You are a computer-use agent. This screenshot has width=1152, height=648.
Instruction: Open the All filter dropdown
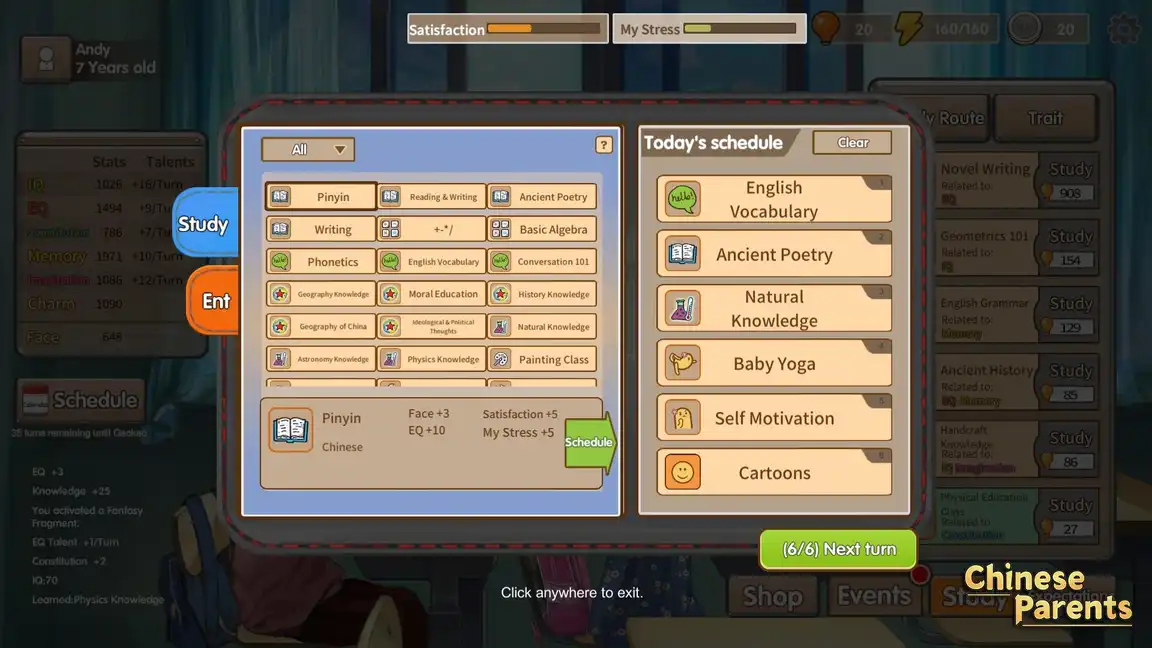coord(308,150)
